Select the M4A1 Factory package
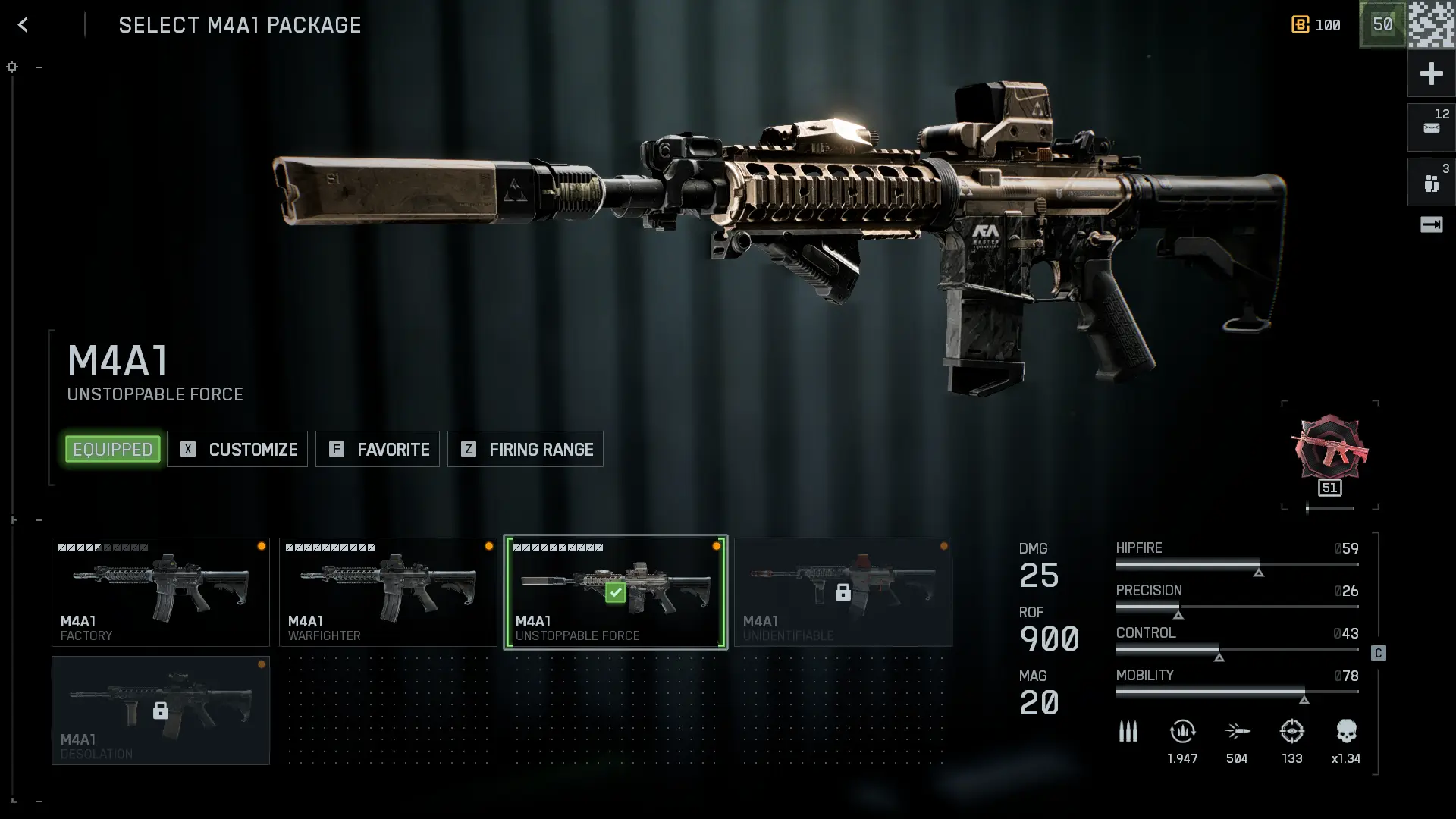This screenshot has width=1456, height=819. (x=161, y=592)
